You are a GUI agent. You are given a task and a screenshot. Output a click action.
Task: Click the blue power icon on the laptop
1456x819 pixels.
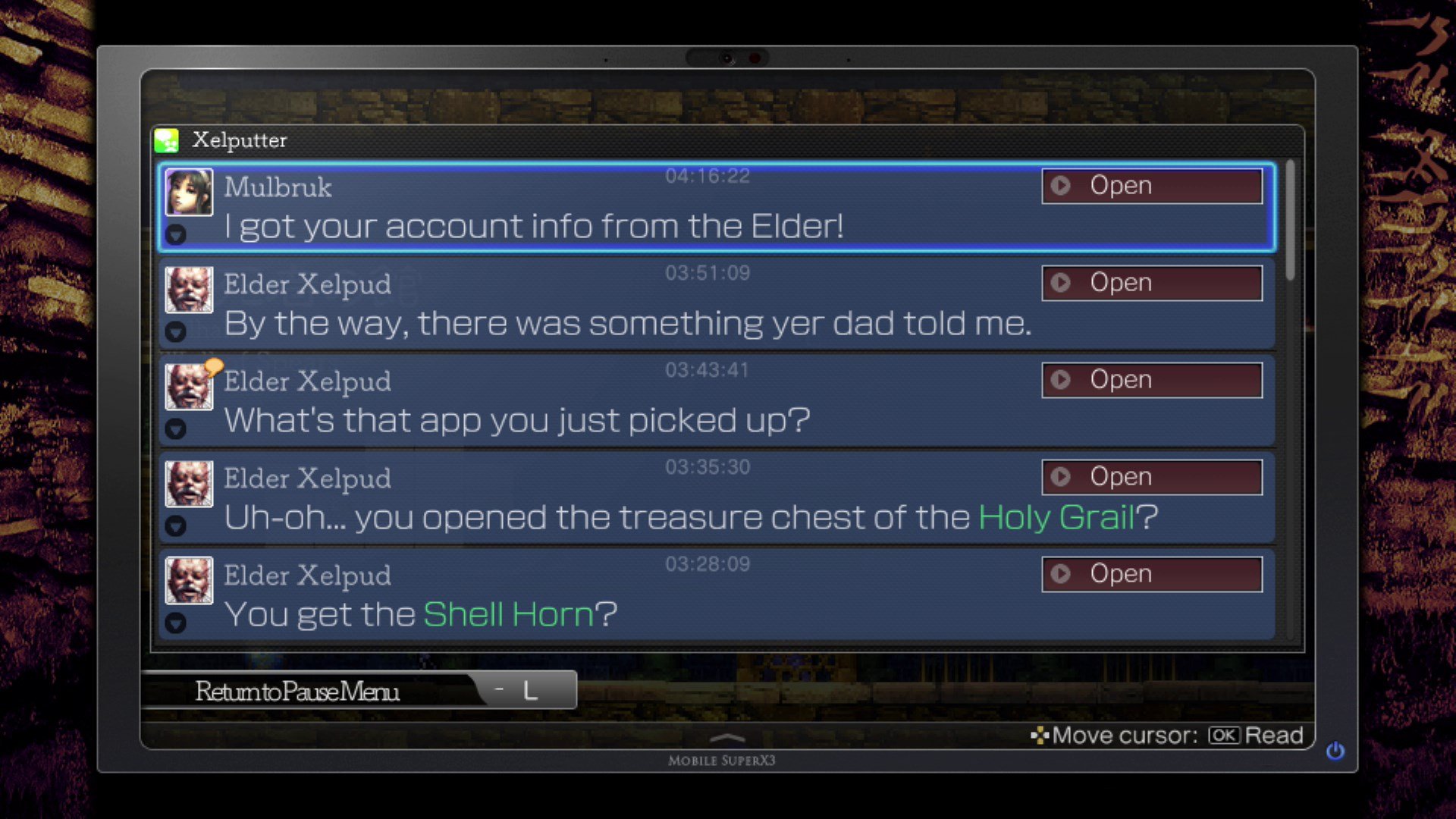tap(1335, 751)
